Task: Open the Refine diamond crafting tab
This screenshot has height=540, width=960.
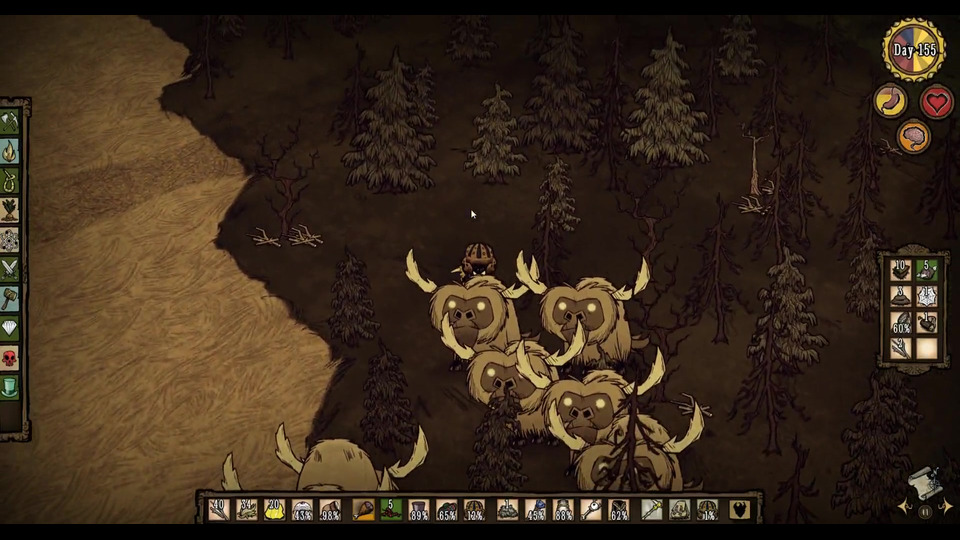Action: pos(10,328)
